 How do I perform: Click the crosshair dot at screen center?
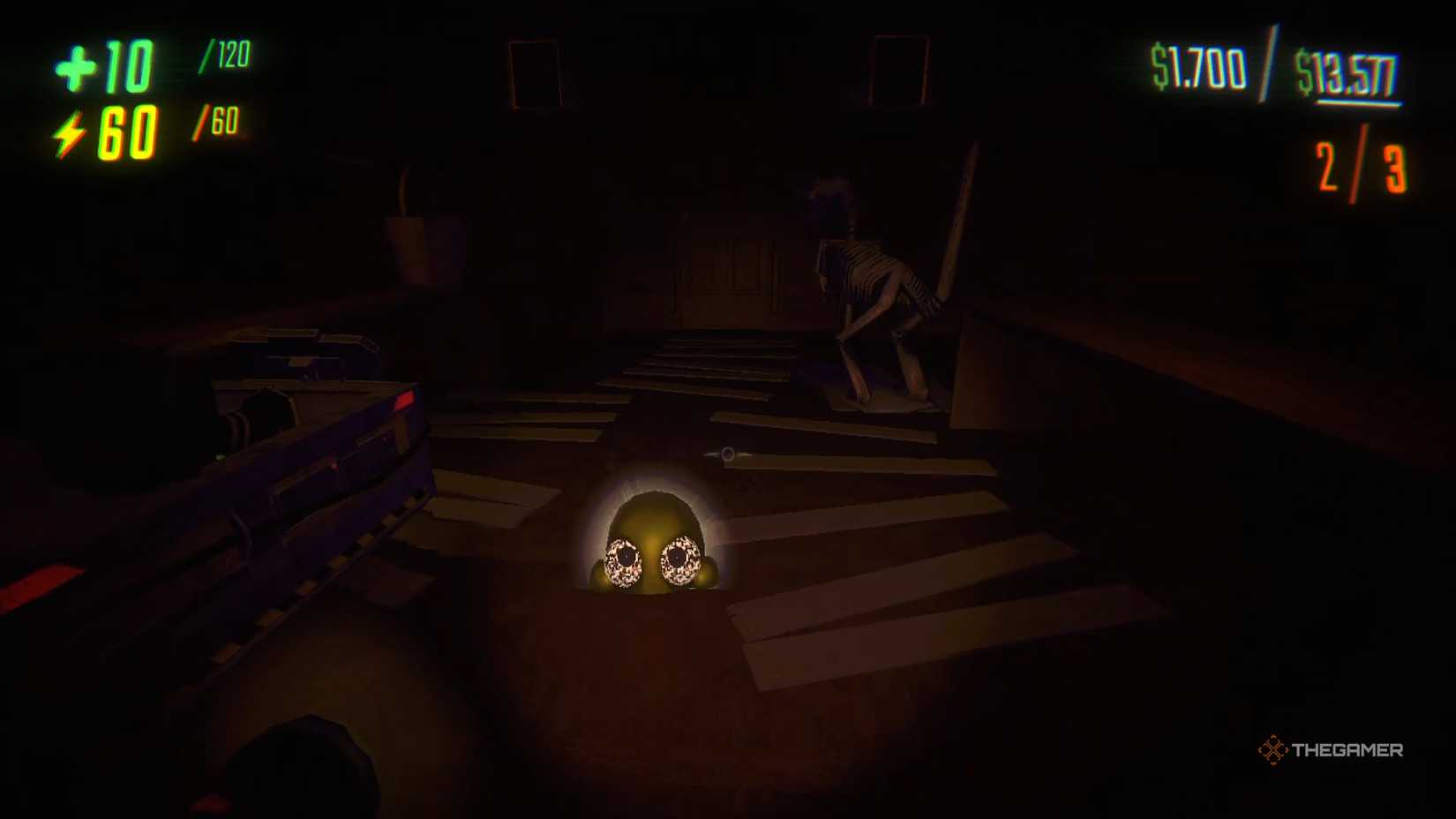728,453
